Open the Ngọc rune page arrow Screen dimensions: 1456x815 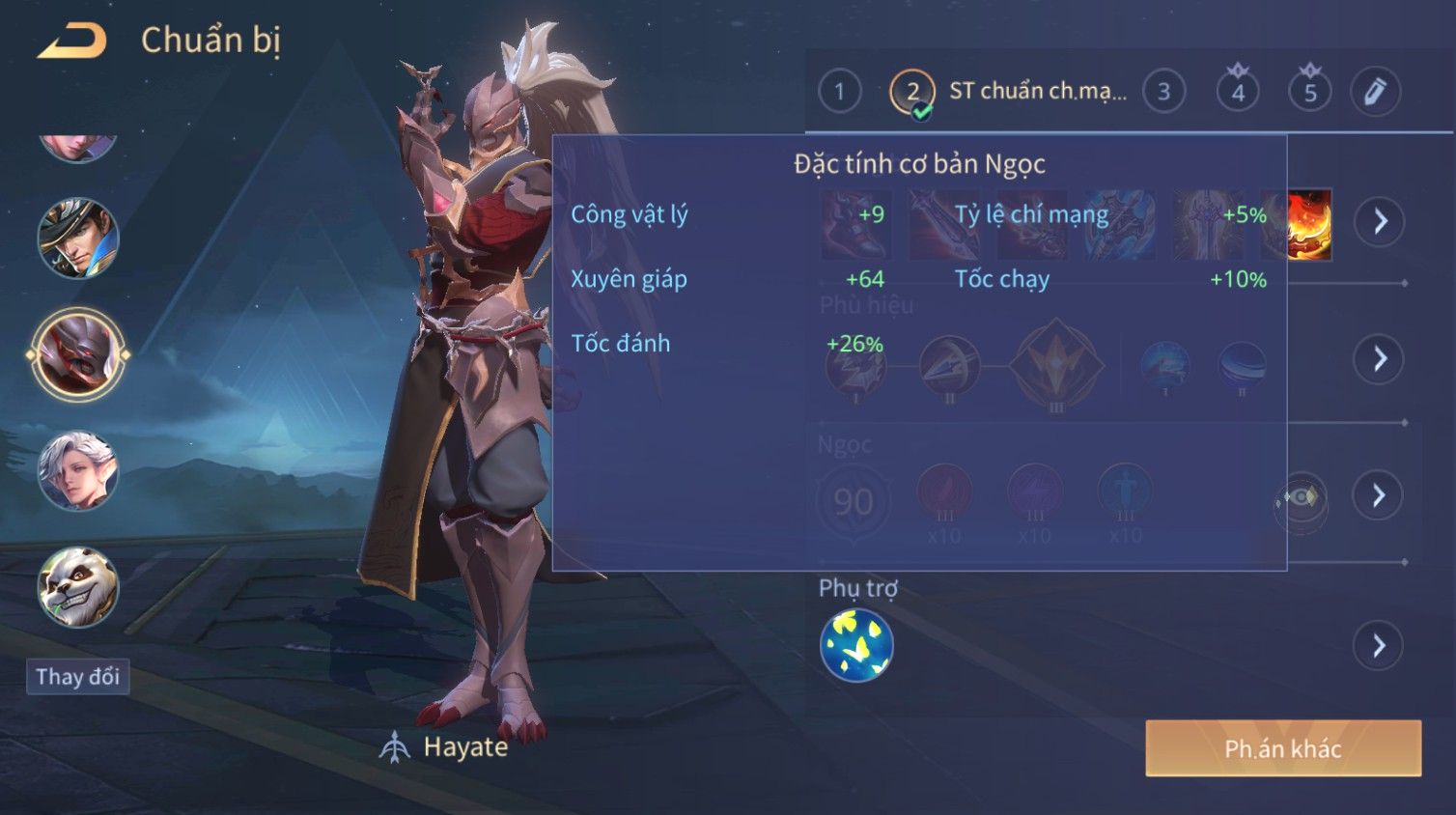coord(1379,495)
